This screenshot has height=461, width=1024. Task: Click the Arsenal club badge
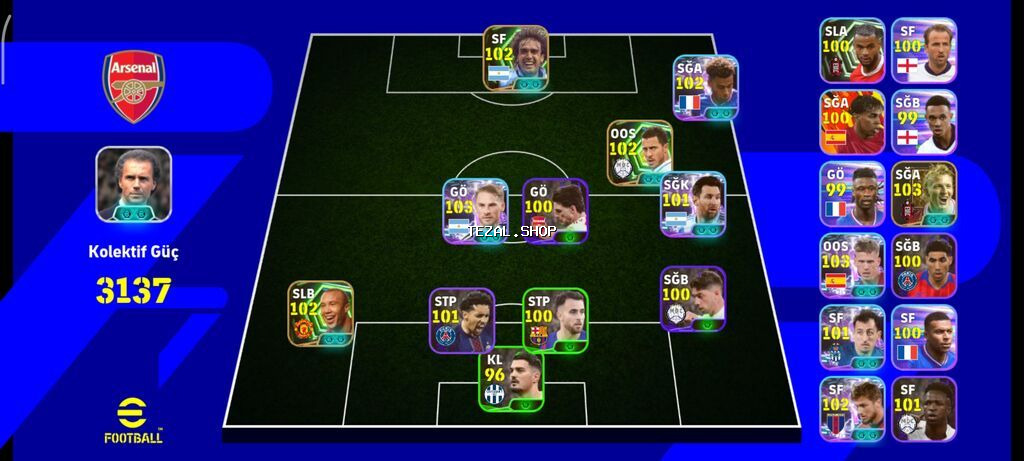coord(134,86)
